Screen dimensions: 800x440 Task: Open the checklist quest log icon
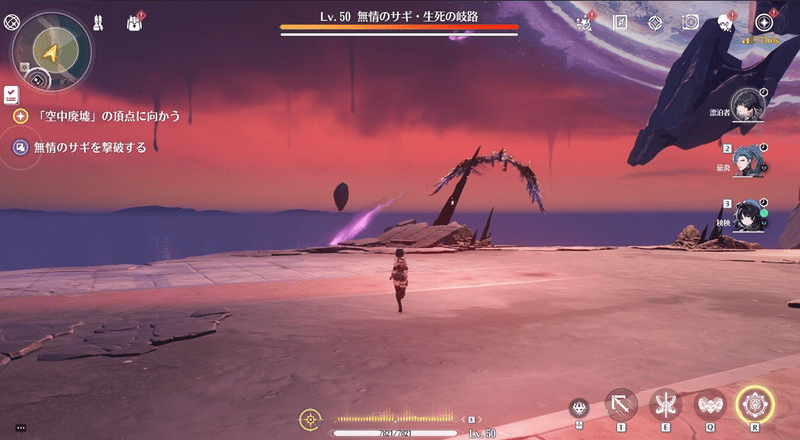click(11, 94)
